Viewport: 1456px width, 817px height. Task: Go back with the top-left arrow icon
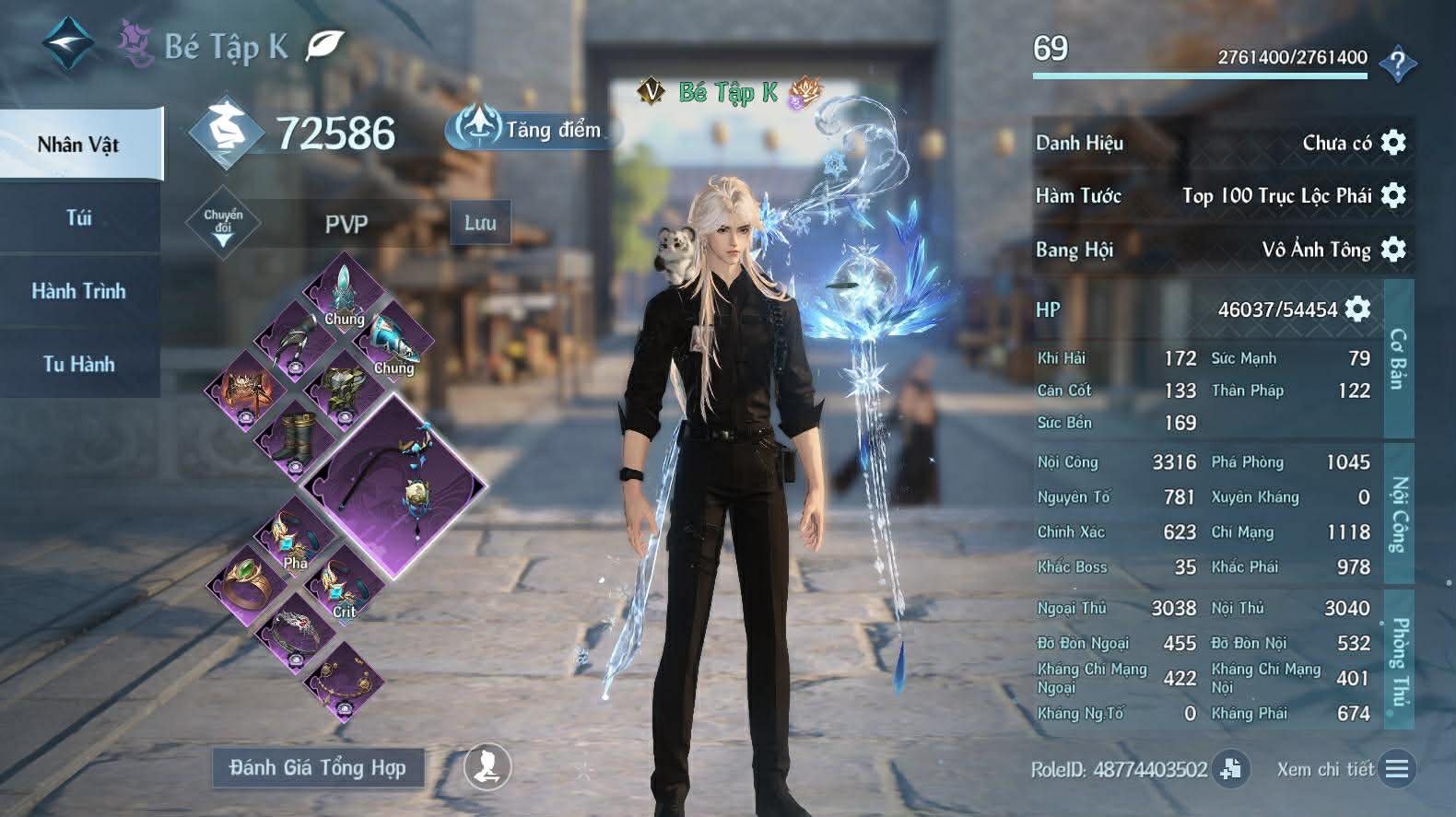(x=67, y=44)
